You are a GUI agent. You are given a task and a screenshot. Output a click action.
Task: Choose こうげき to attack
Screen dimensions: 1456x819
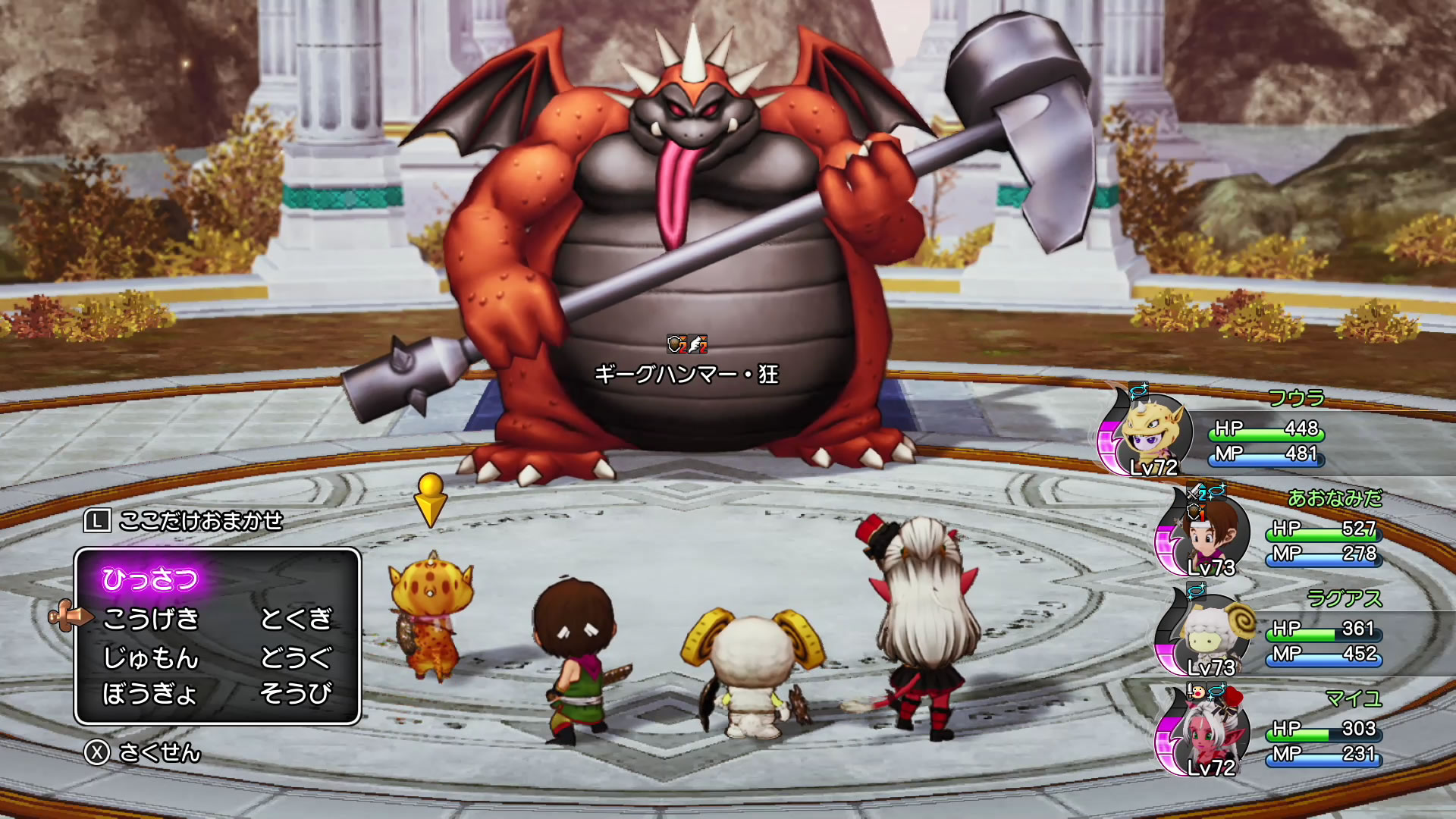tap(151, 619)
